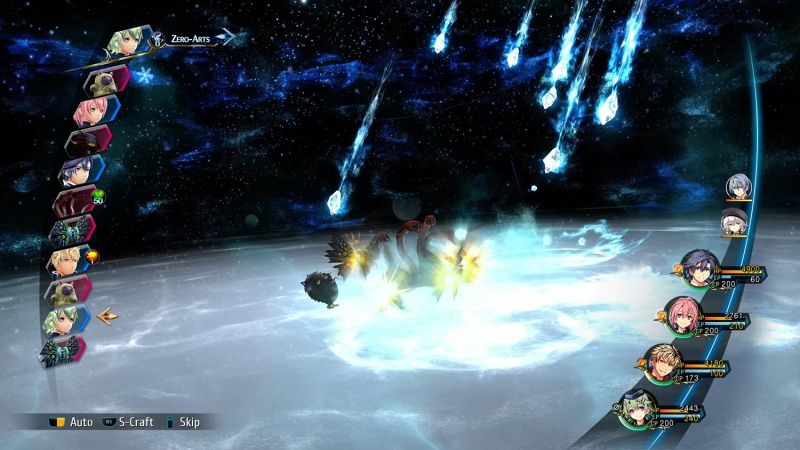Select dark-haired hero's party status portrait

(697, 268)
